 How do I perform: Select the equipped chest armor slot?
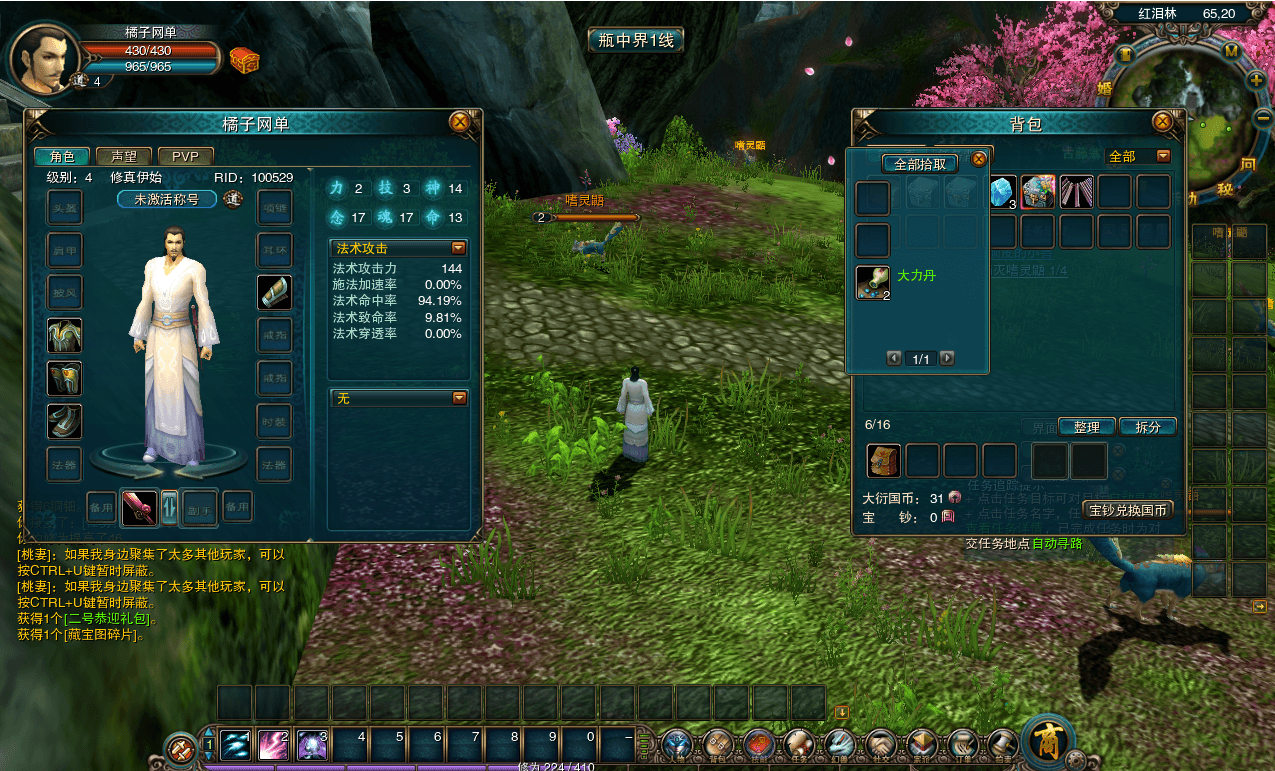coord(65,336)
